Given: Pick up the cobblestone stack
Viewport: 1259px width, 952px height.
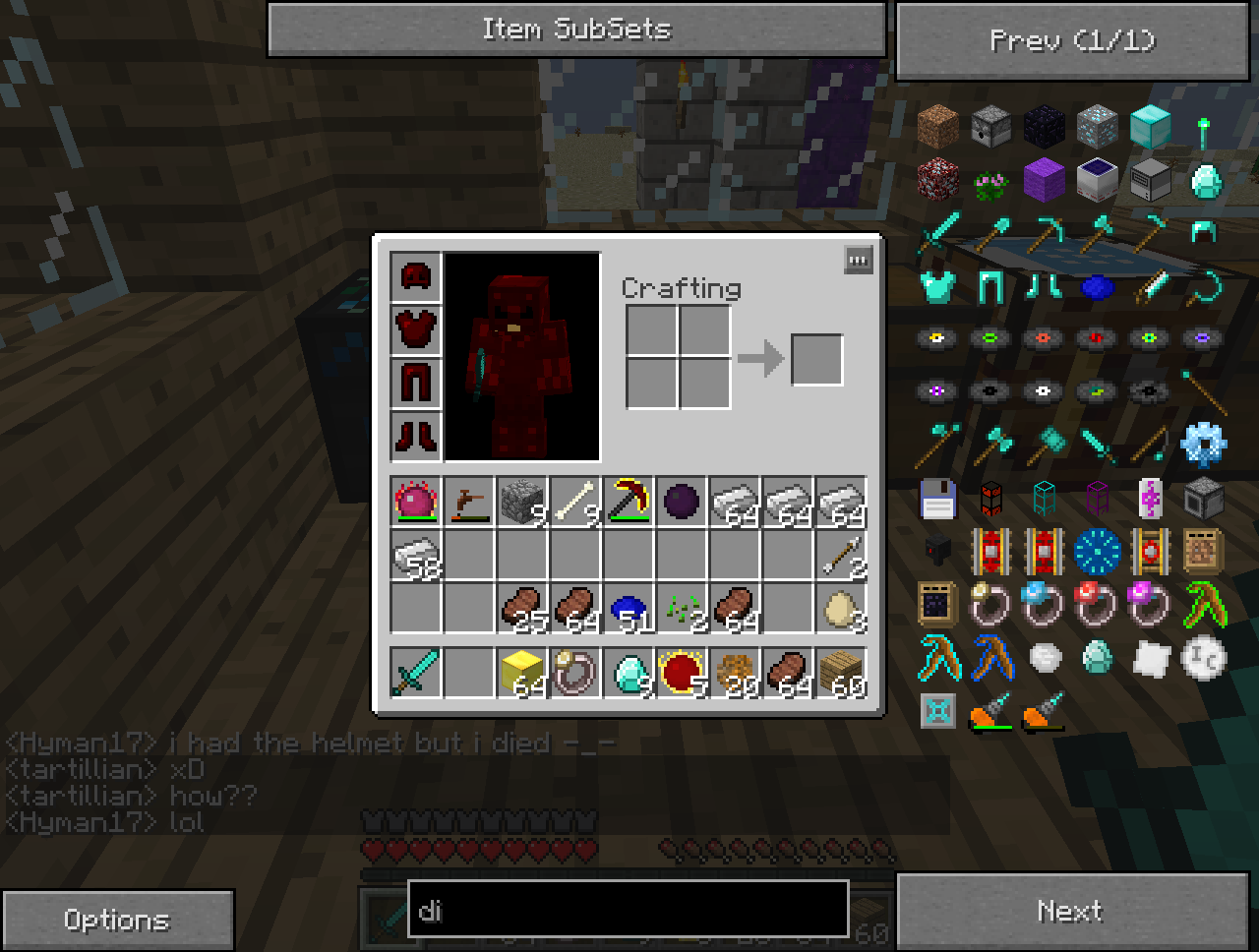Looking at the screenshot, I should [x=521, y=503].
